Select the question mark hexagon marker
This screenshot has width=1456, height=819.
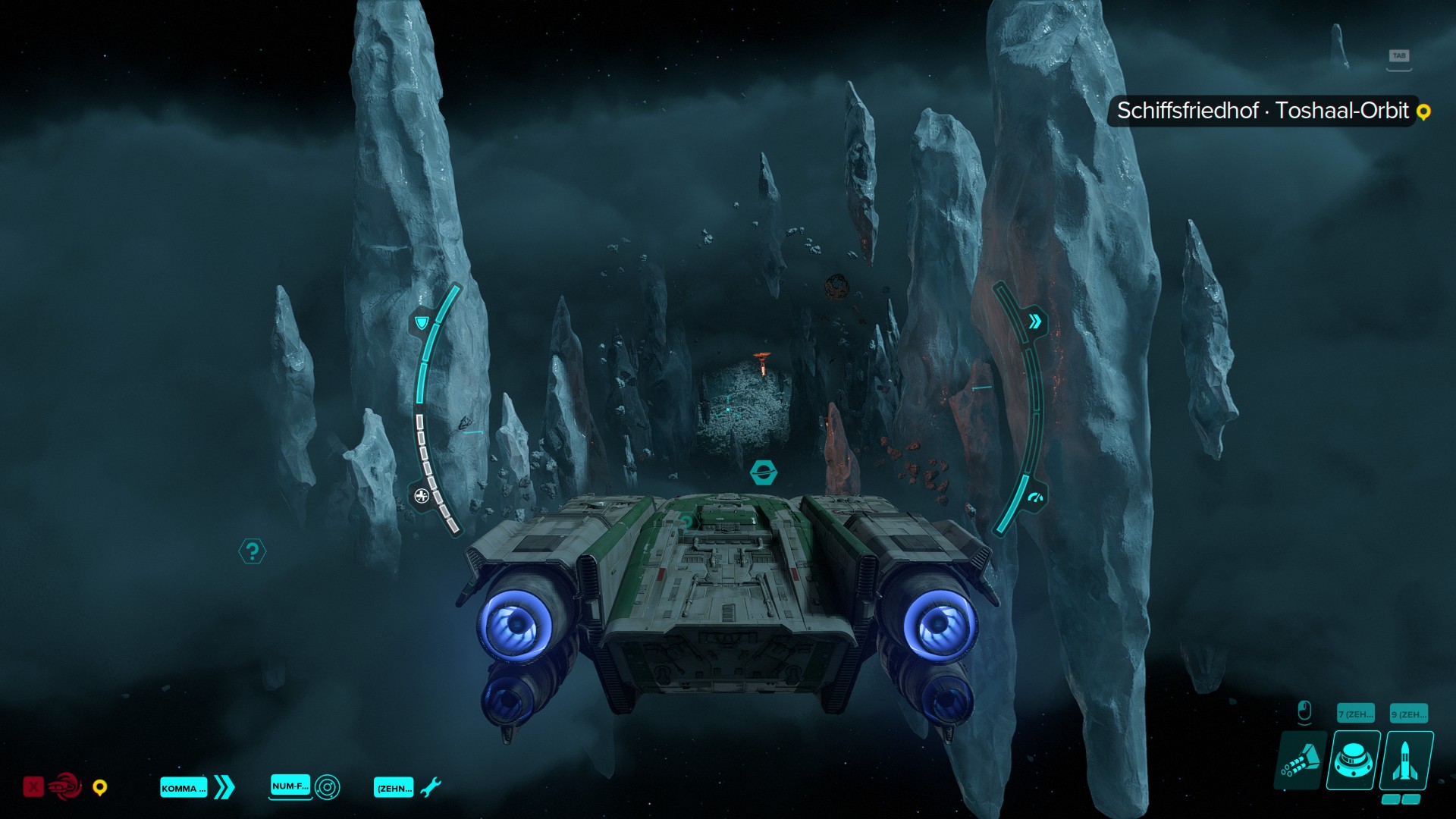(x=253, y=551)
